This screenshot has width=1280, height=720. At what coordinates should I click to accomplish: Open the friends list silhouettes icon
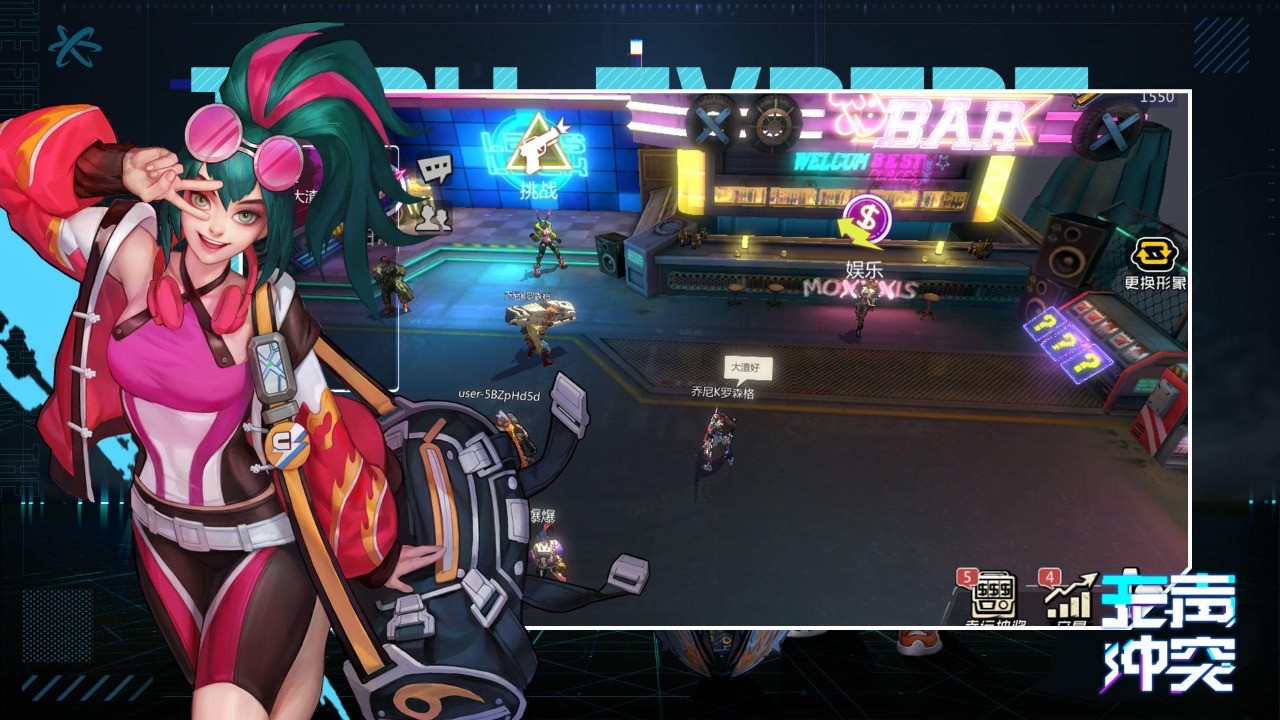coord(433,218)
